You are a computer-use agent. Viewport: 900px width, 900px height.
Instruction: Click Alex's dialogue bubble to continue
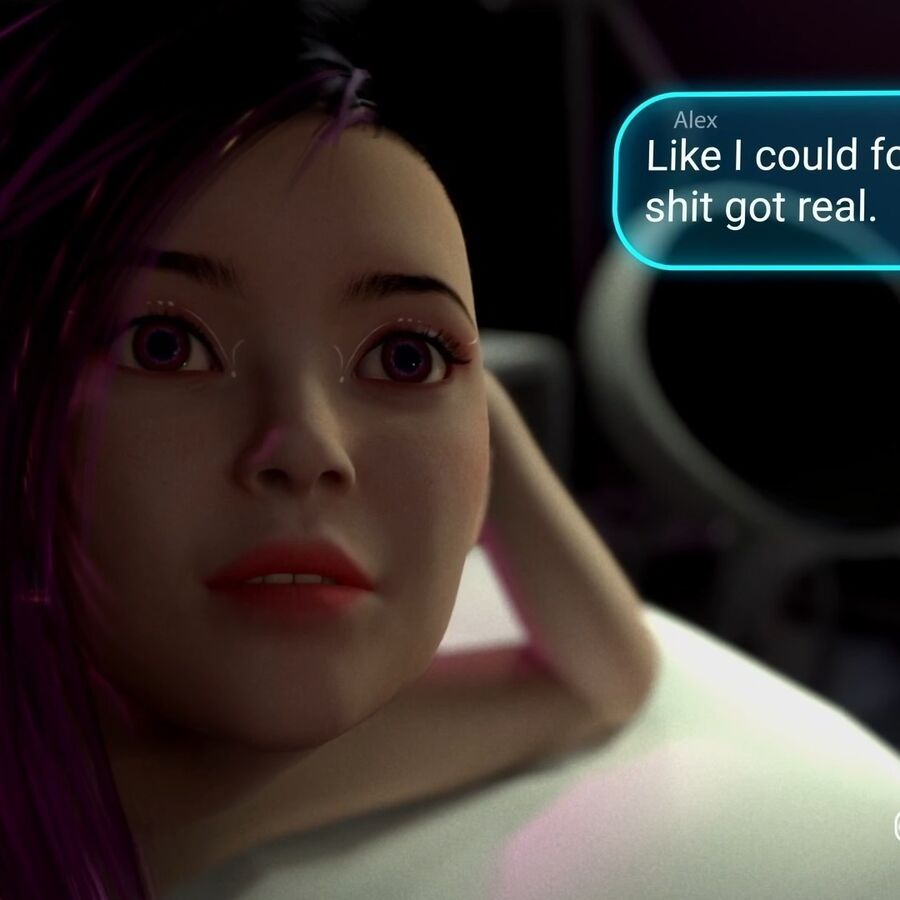coord(760,181)
